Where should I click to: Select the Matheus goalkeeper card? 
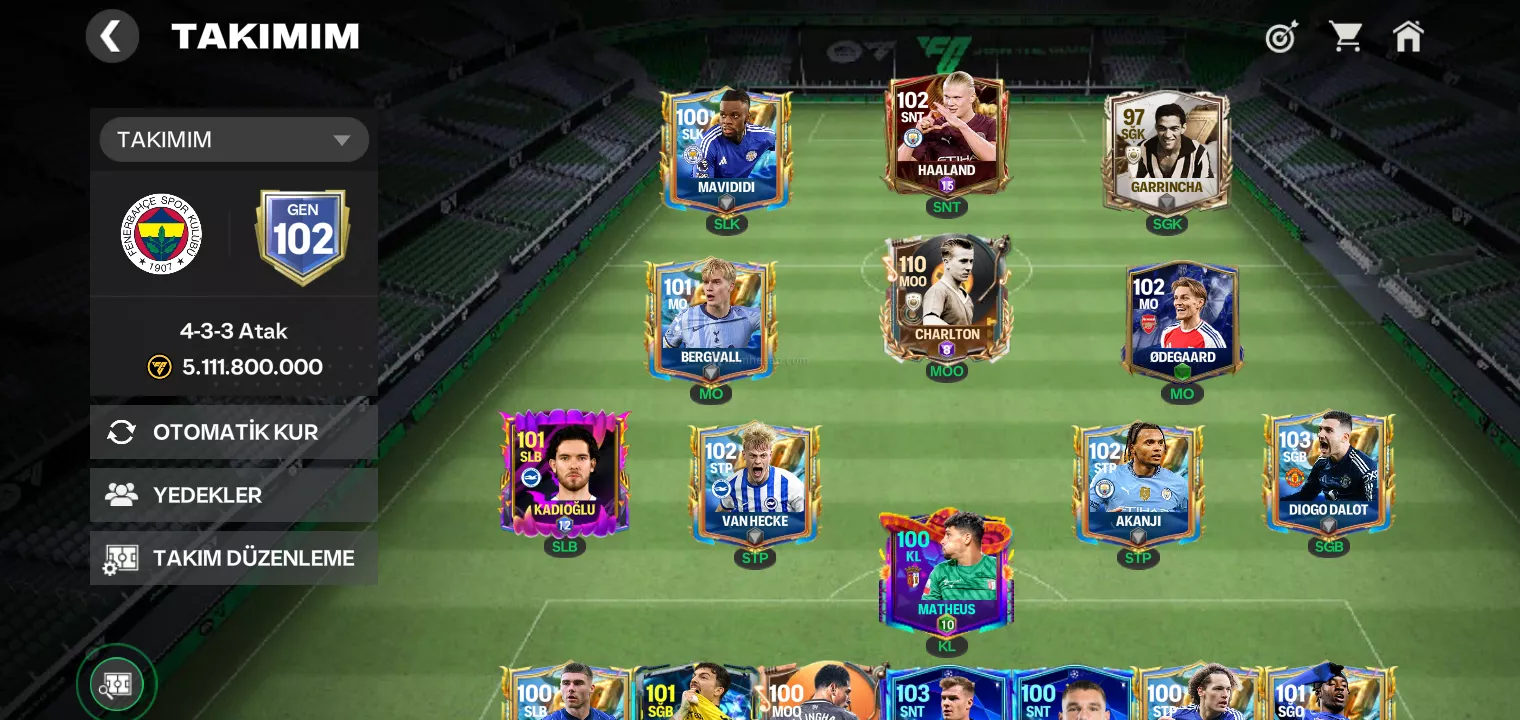(946, 572)
